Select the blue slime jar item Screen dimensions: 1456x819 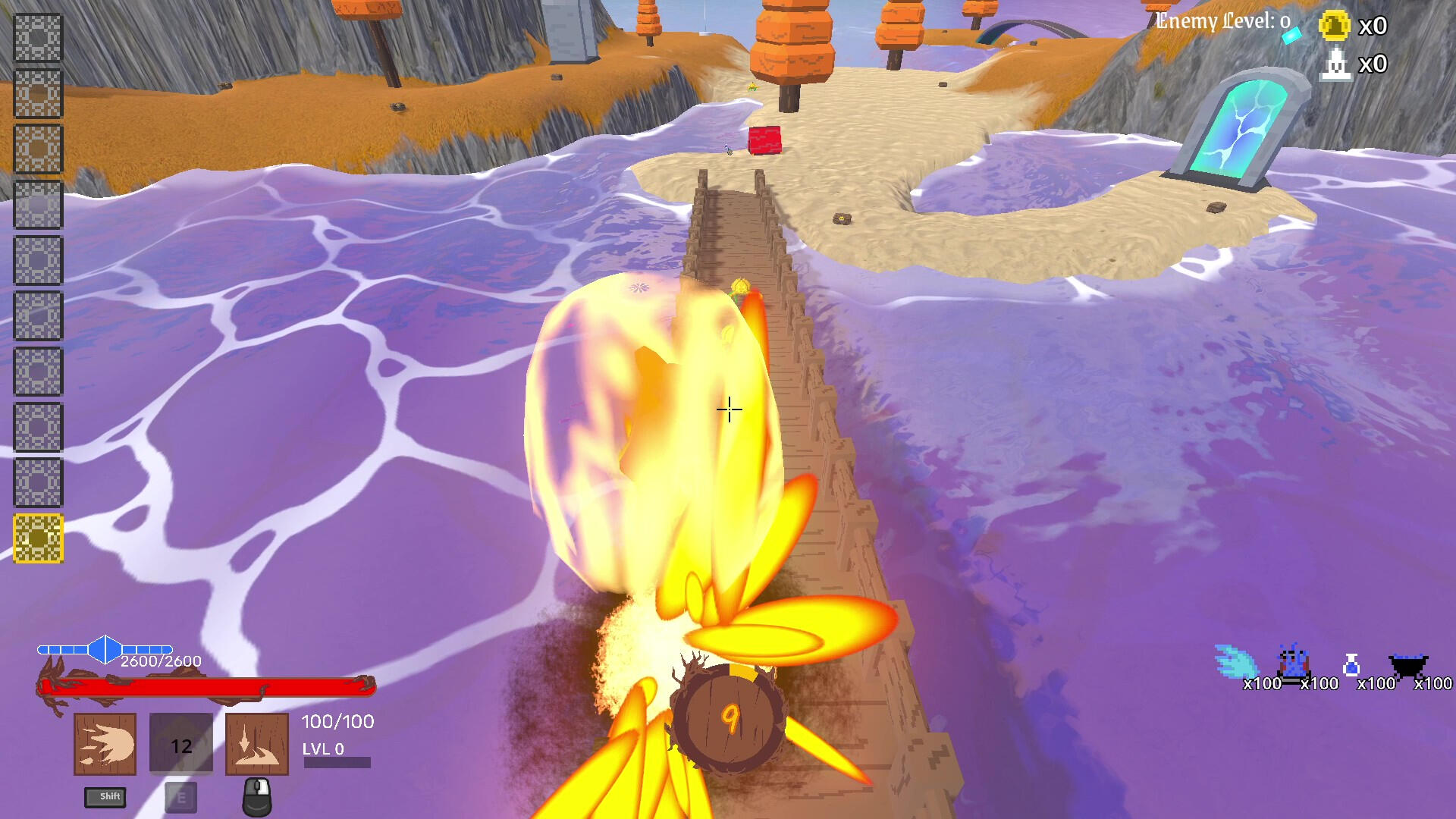1294,662
